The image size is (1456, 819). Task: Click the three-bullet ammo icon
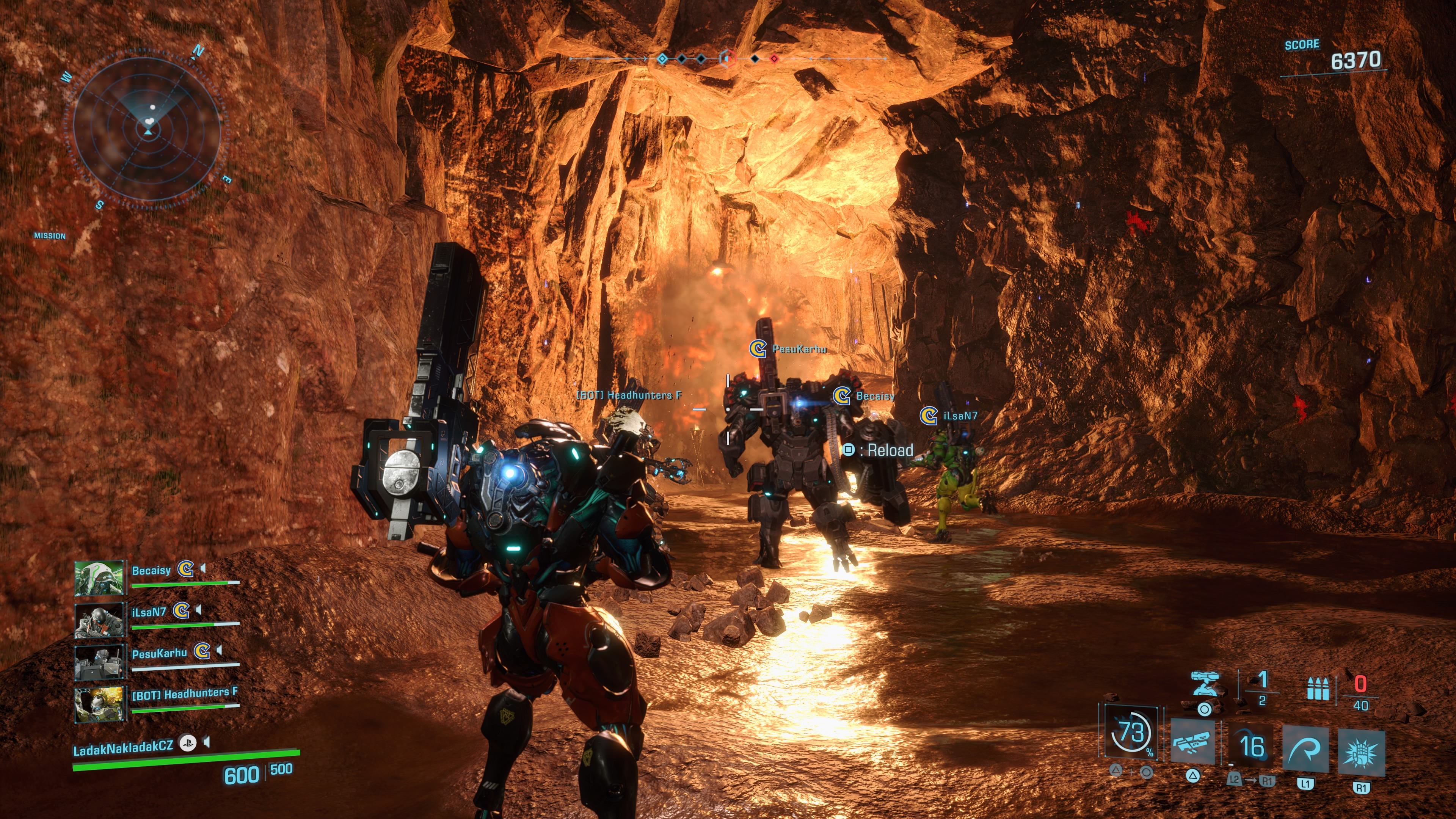pos(1318,689)
